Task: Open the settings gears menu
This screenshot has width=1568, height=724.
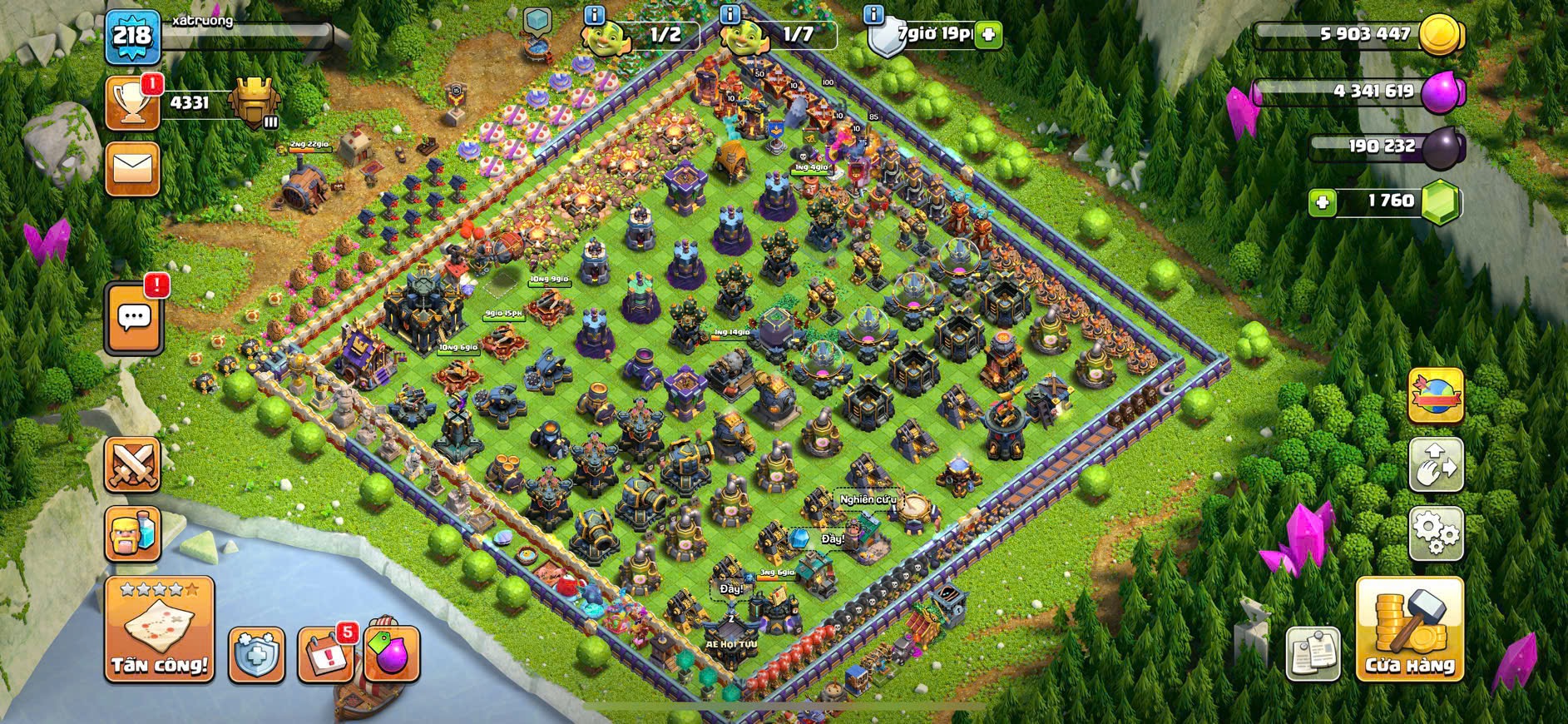Action: tap(1436, 533)
